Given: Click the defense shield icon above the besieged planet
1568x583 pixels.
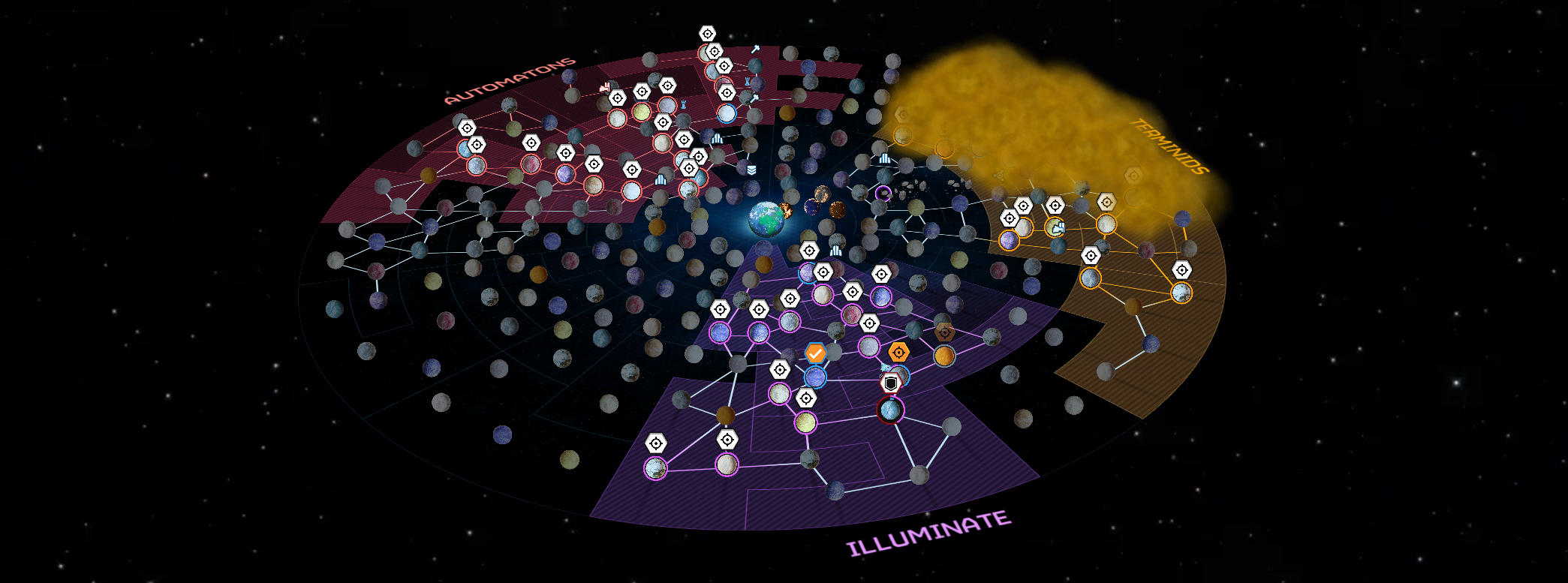Looking at the screenshot, I should pos(891,382).
